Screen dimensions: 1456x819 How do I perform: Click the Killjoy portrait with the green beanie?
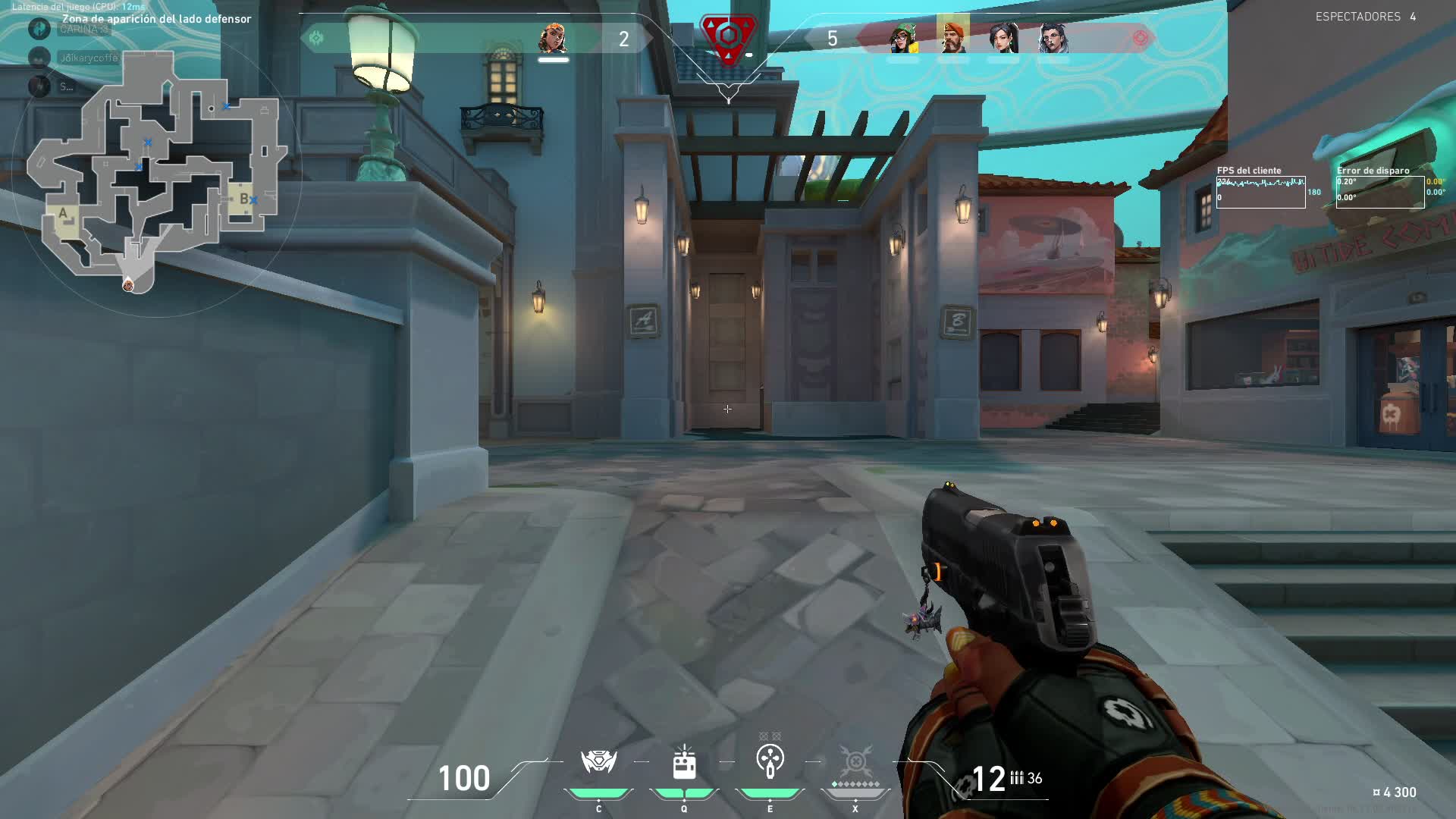[x=902, y=38]
